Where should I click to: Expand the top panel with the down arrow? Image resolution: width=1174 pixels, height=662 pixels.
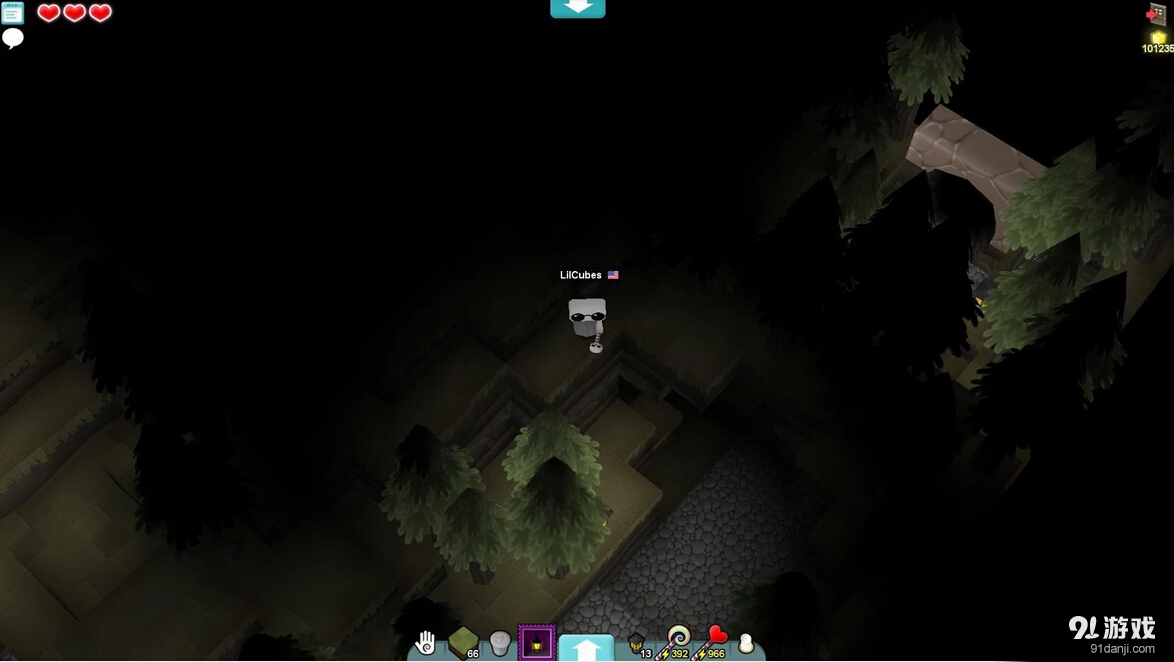[578, 8]
